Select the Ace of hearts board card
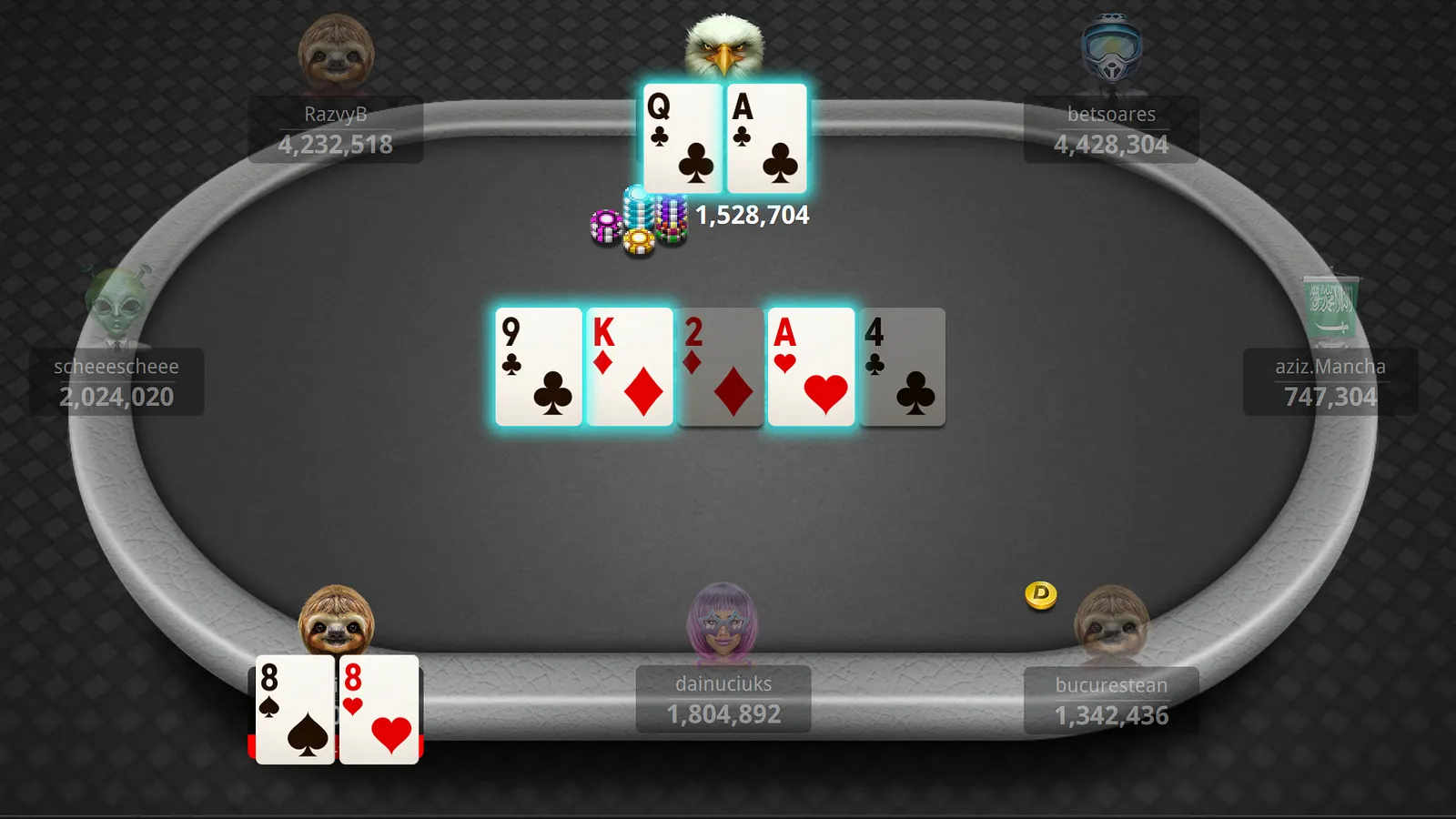The height and width of the screenshot is (819, 1456). pos(811,367)
